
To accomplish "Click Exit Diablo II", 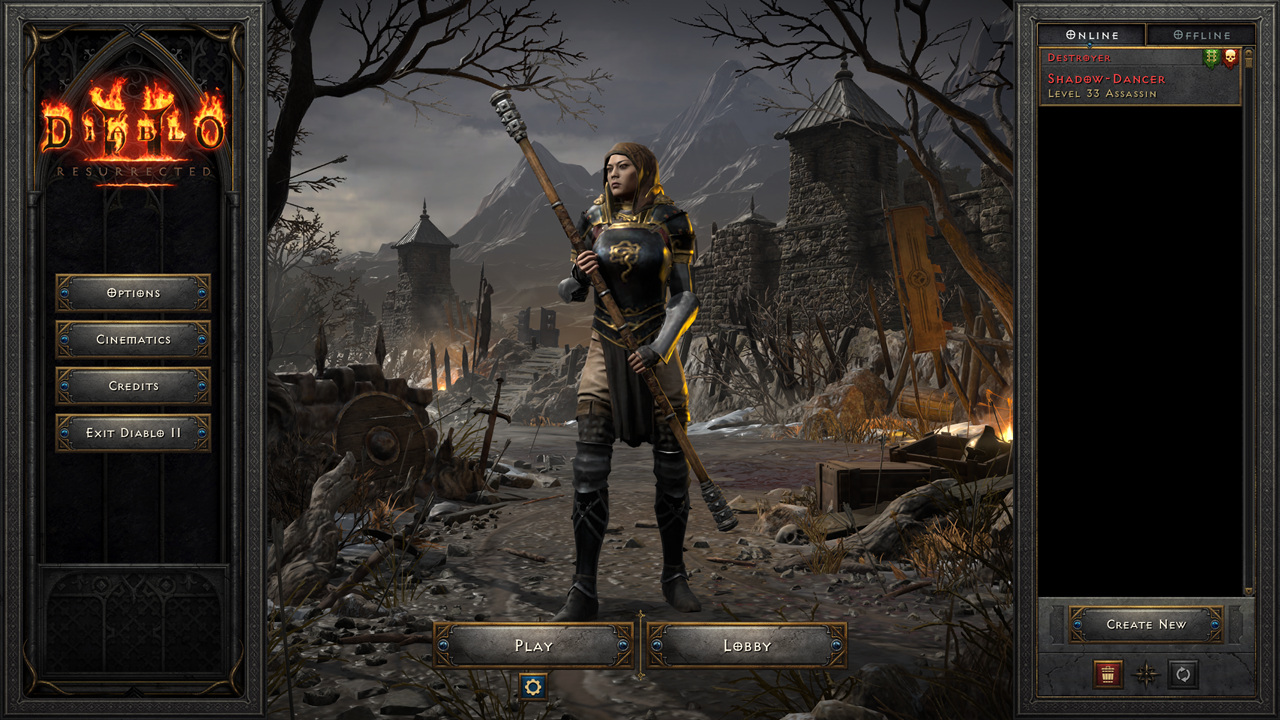I will point(134,433).
